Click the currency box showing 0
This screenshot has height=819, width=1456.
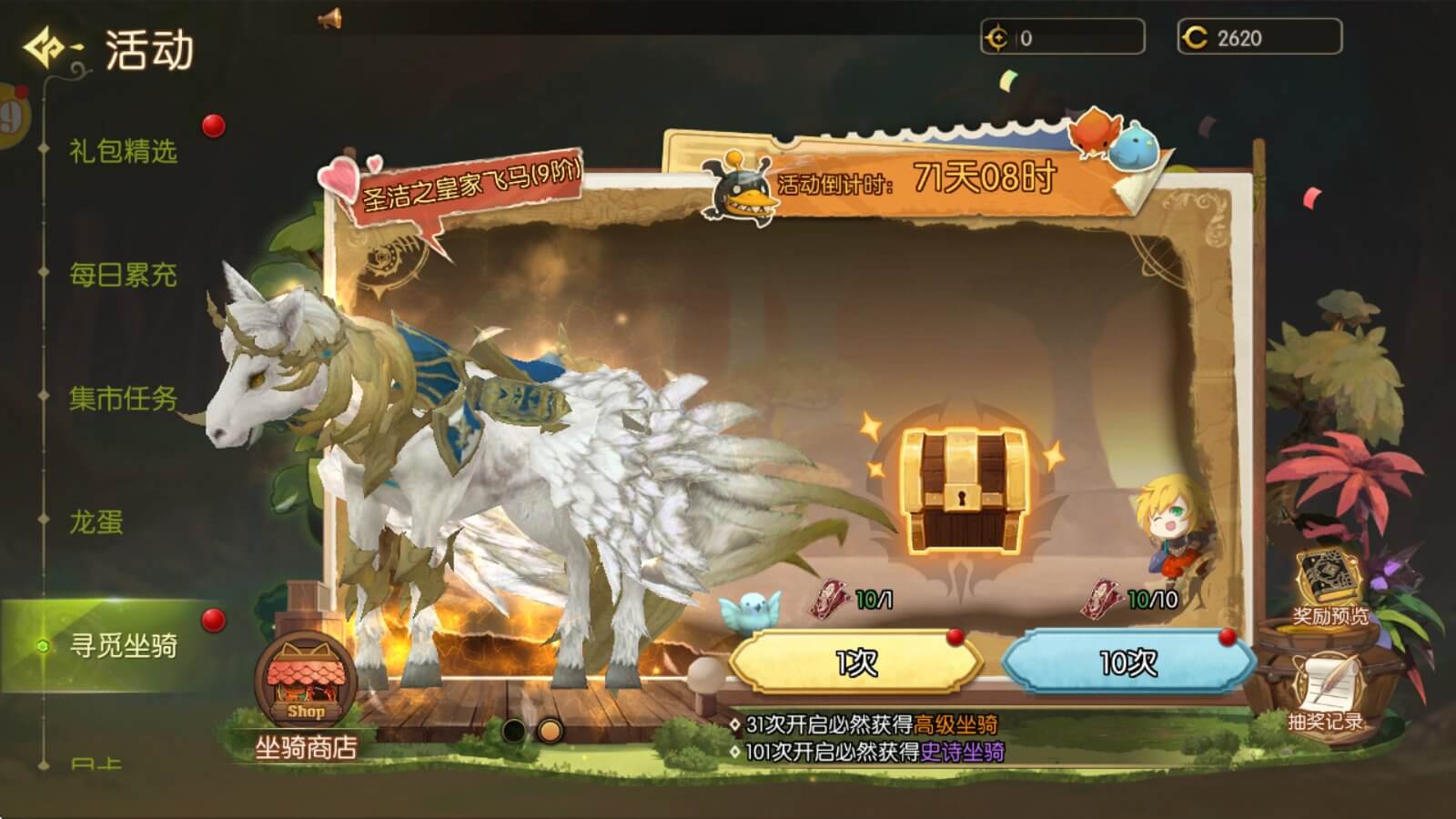coord(1062,38)
